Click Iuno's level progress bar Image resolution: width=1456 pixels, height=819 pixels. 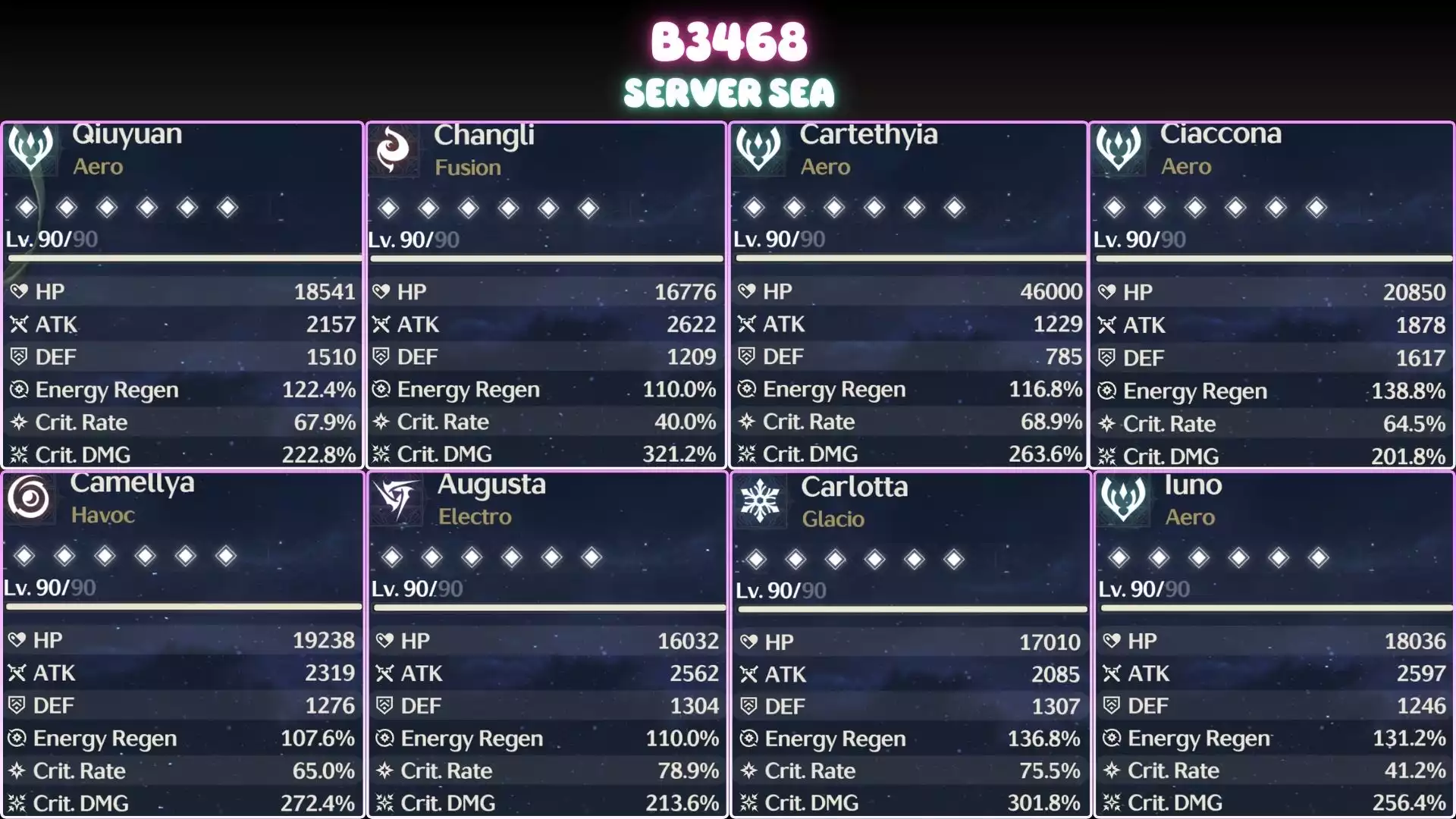pos(1274,607)
